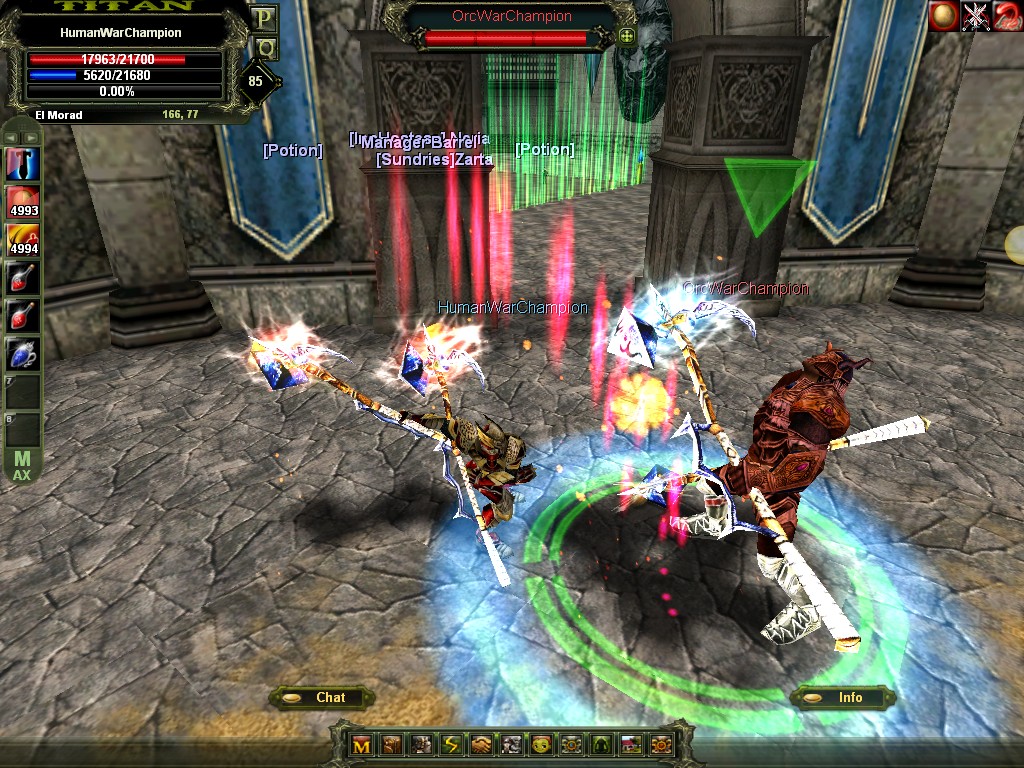Click the Q button beside the player frame

point(264,46)
